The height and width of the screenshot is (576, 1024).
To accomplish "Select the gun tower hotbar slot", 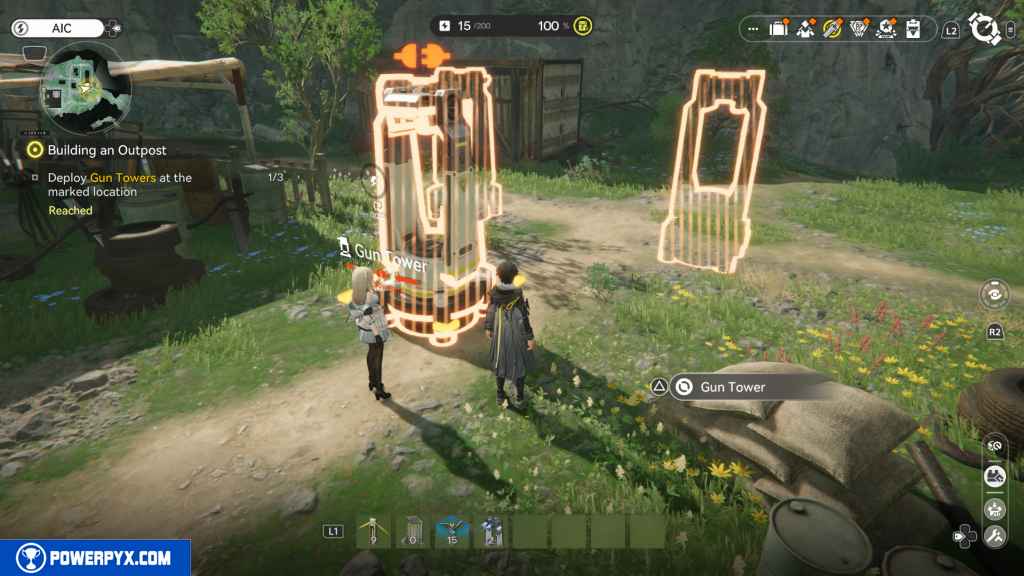I will point(490,531).
